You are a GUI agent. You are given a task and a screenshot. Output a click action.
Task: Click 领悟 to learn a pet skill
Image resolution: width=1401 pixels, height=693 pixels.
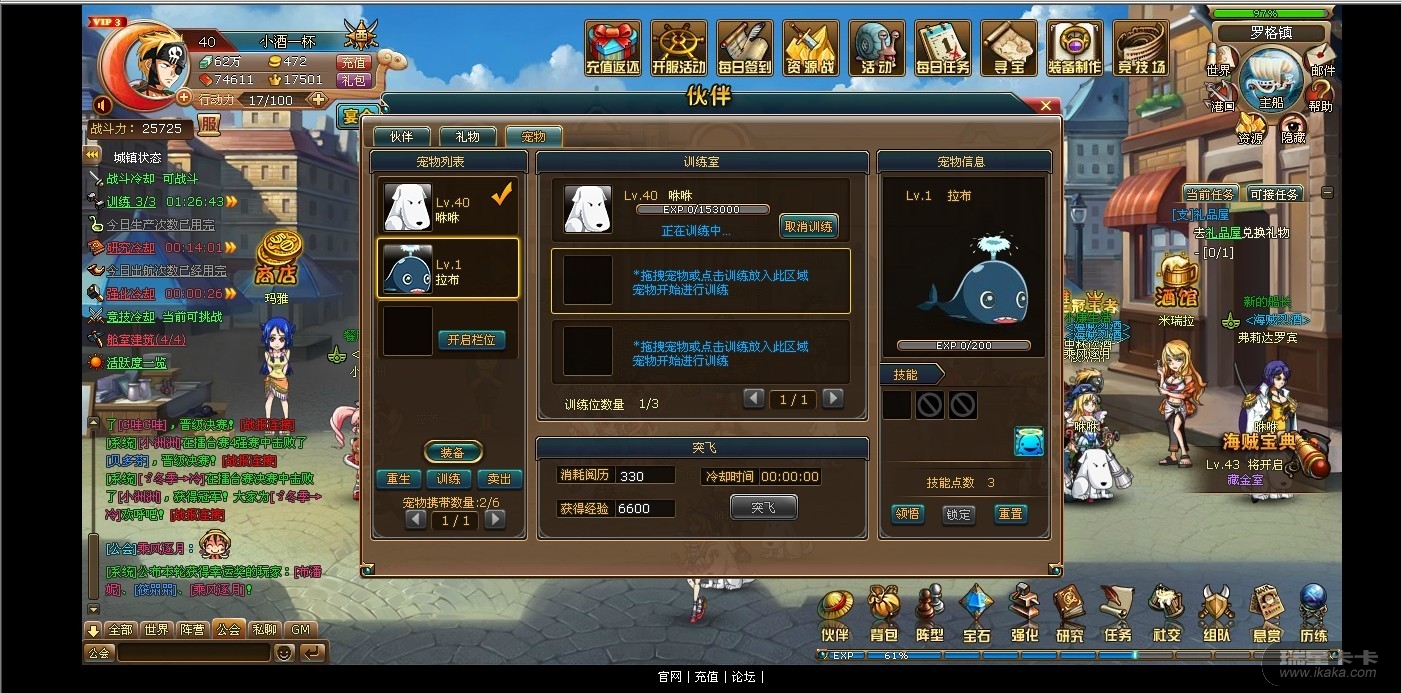click(x=907, y=514)
